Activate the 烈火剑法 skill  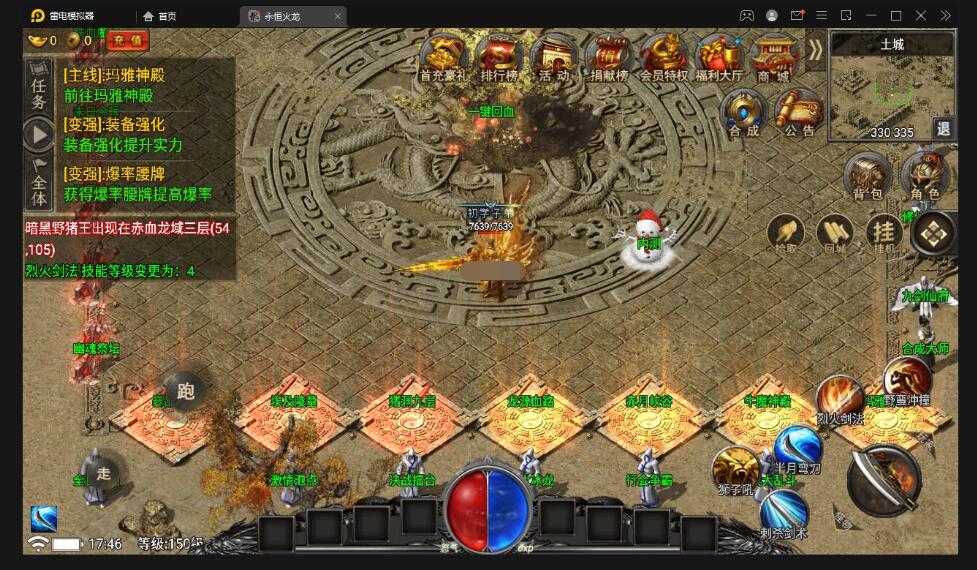(838, 399)
